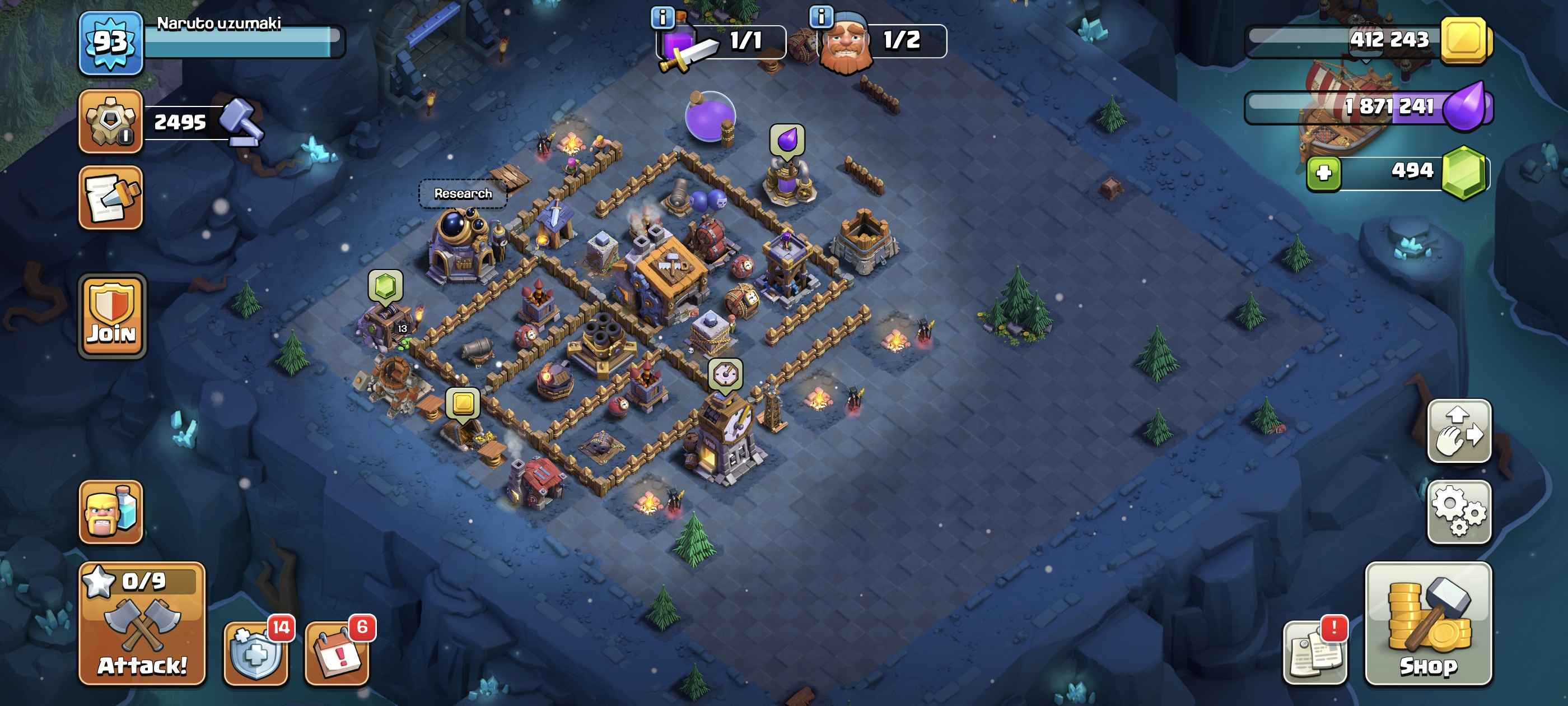Show laboratory info on the 1/1 counter
The width and height of the screenshot is (1568, 706).
tap(663, 17)
